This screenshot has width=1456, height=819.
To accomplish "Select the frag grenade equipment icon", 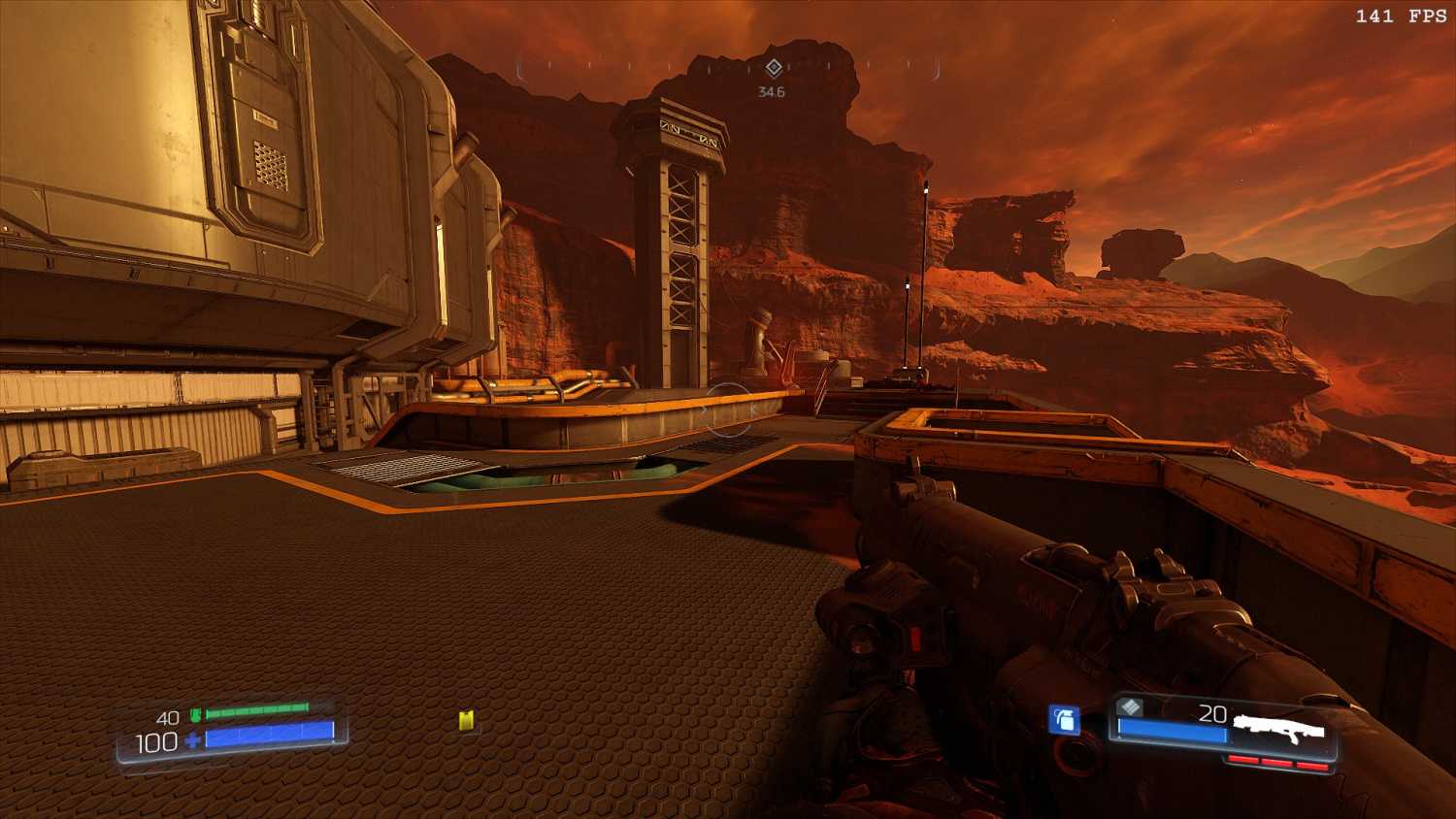I will point(1065,720).
